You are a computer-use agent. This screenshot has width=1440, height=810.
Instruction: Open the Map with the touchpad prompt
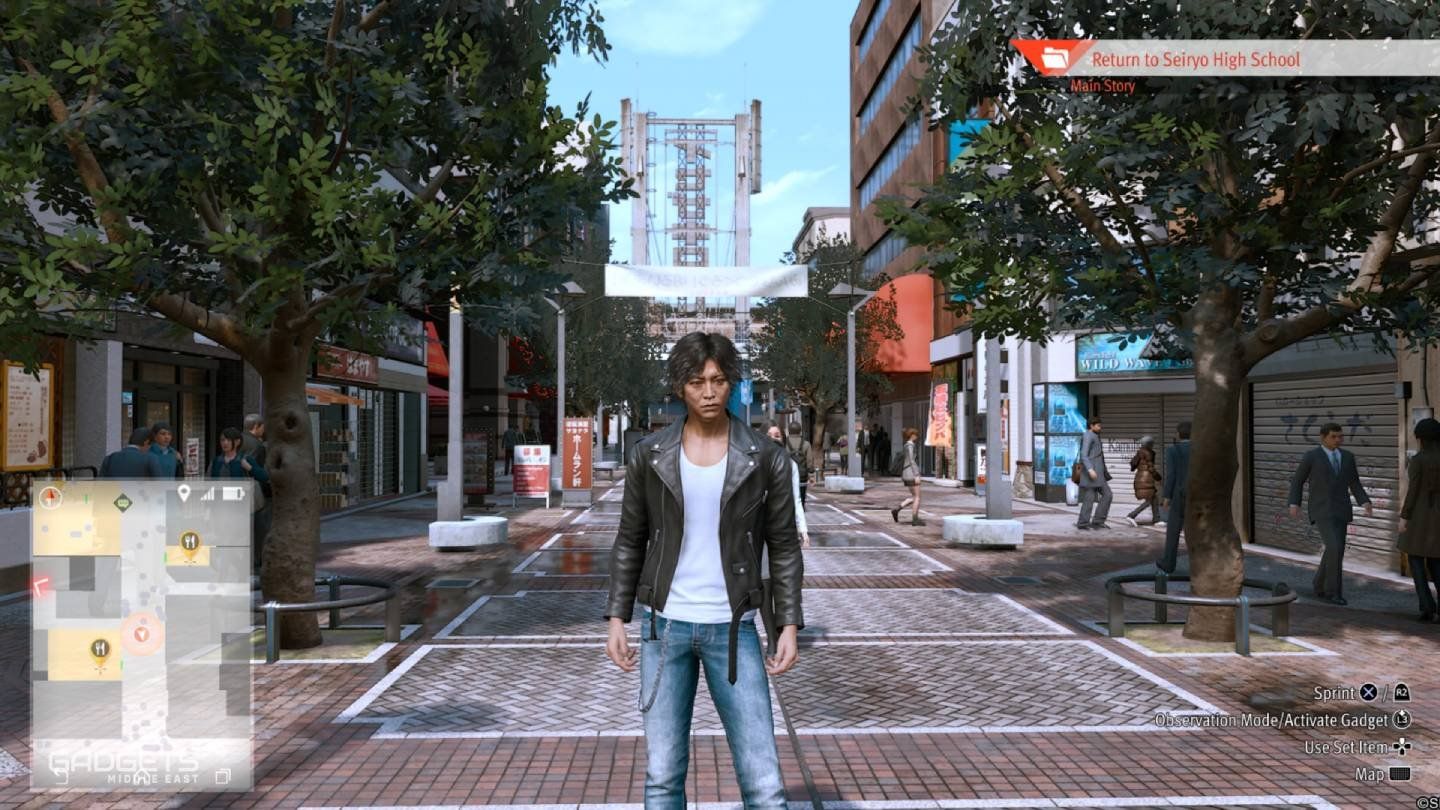(1401, 774)
